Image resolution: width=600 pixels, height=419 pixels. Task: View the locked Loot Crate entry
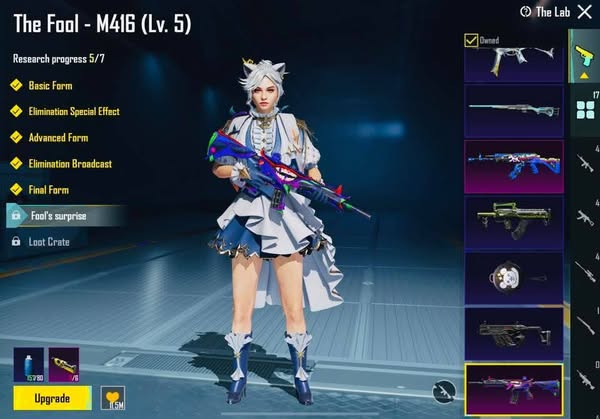point(49,241)
